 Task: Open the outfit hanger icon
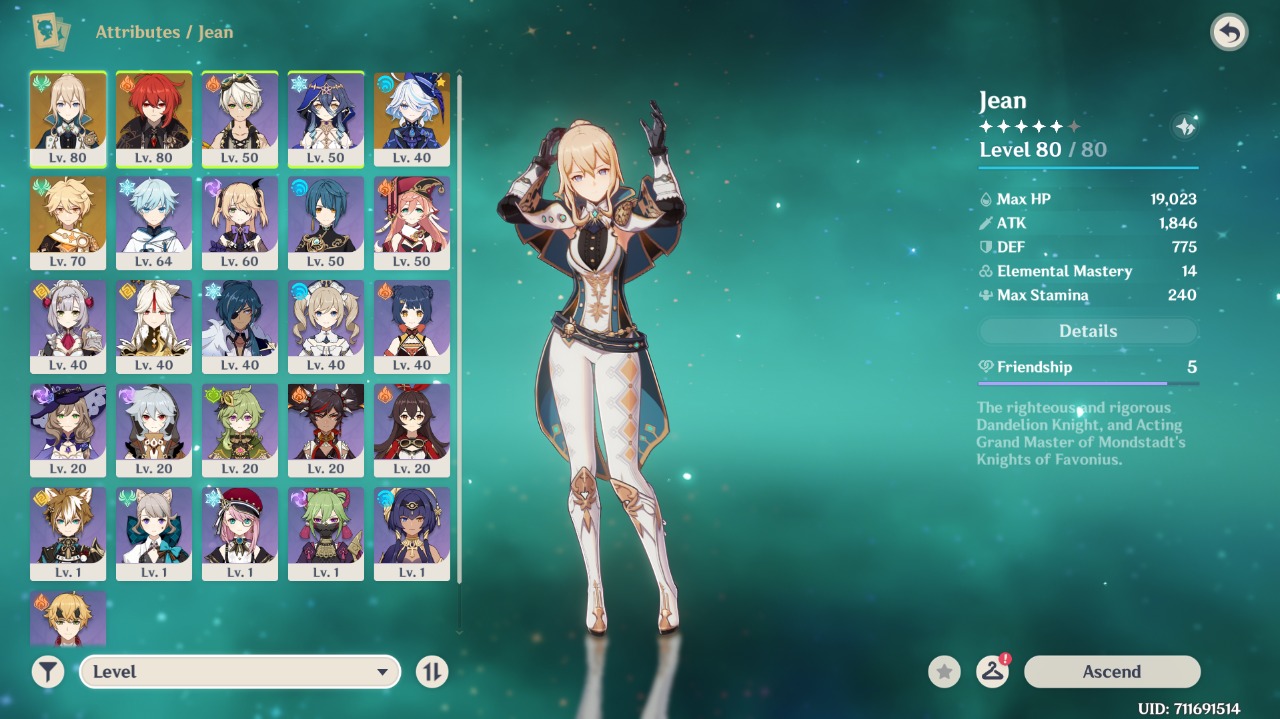tap(992, 672)
